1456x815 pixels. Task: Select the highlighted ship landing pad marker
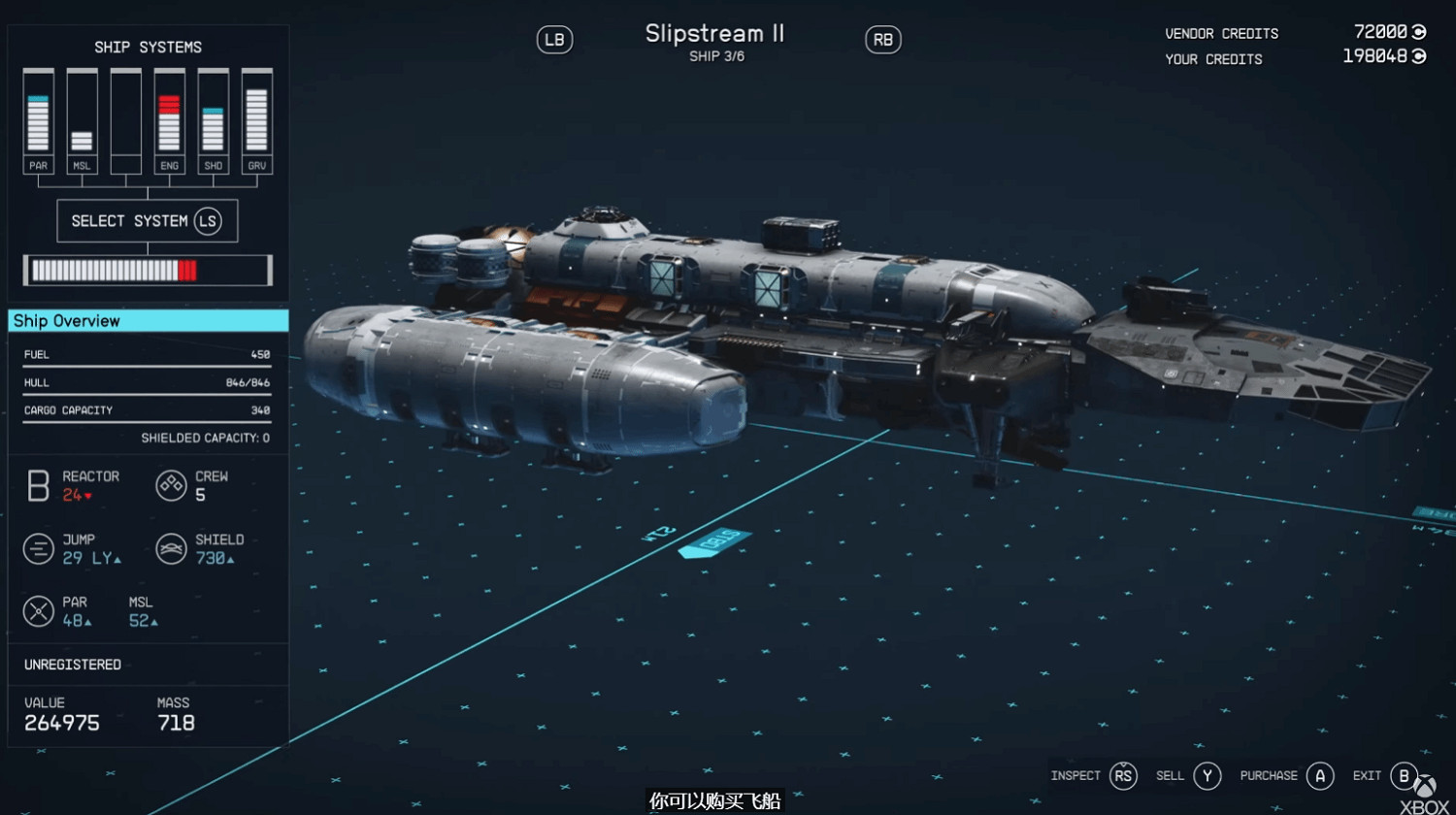(715, 543)
